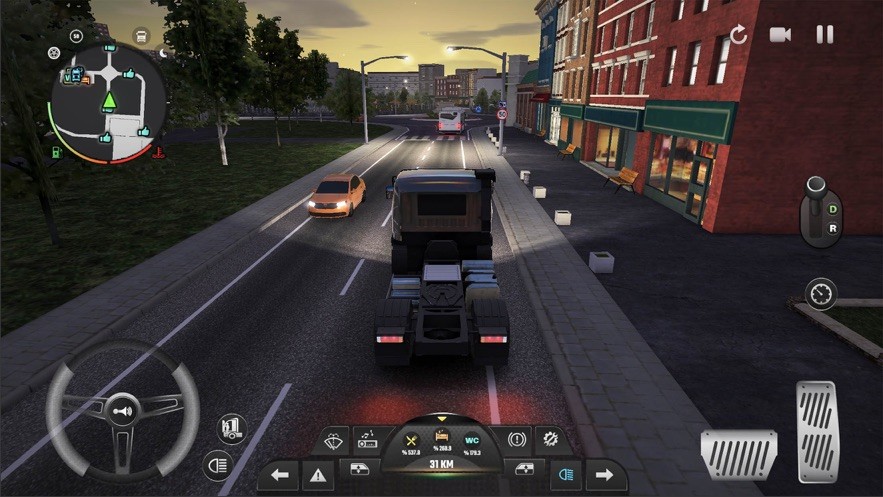Viewport: 883px width, 497px height.
Task: Pause the game
Action: pyautogui.click(x=825, y=35)
